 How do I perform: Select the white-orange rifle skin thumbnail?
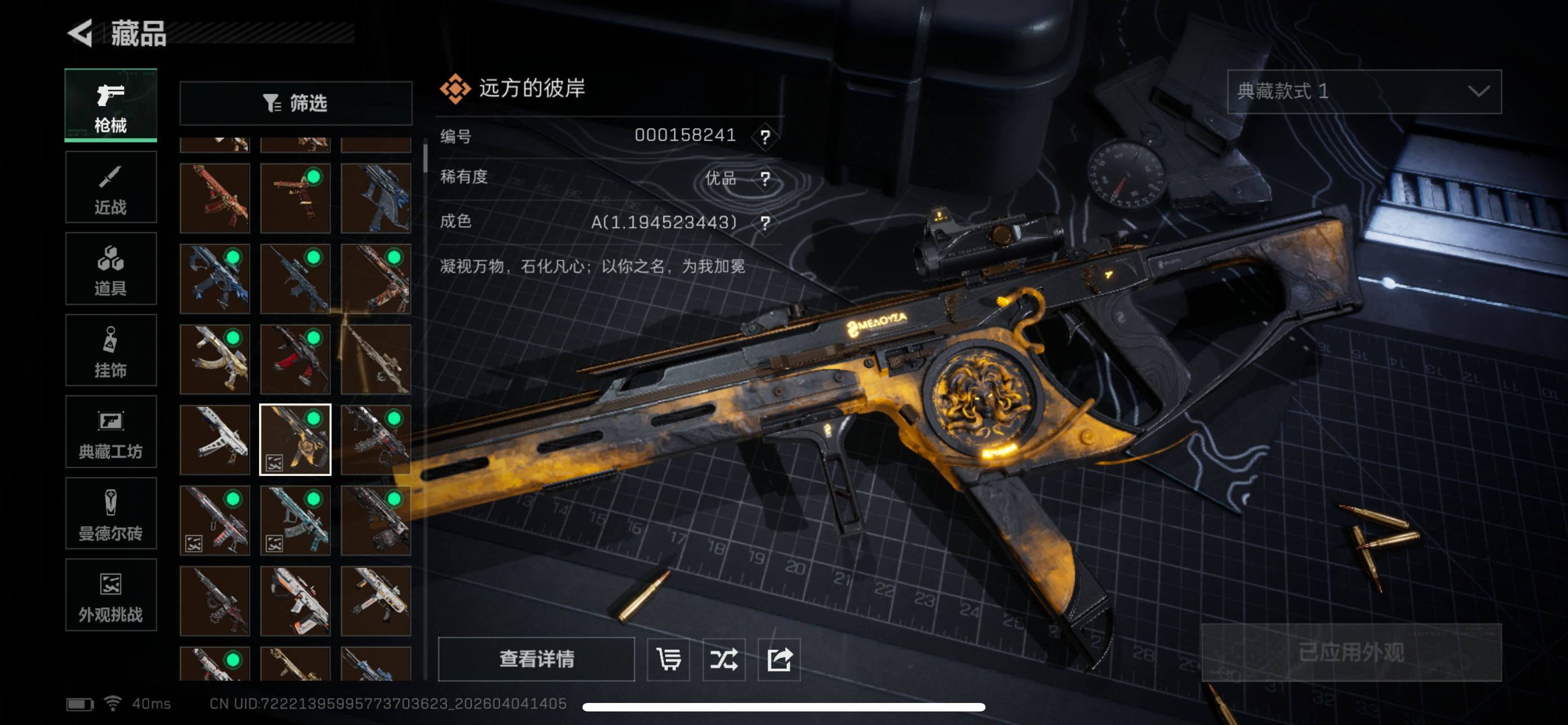pyautogui.click(x=295, y=601)
